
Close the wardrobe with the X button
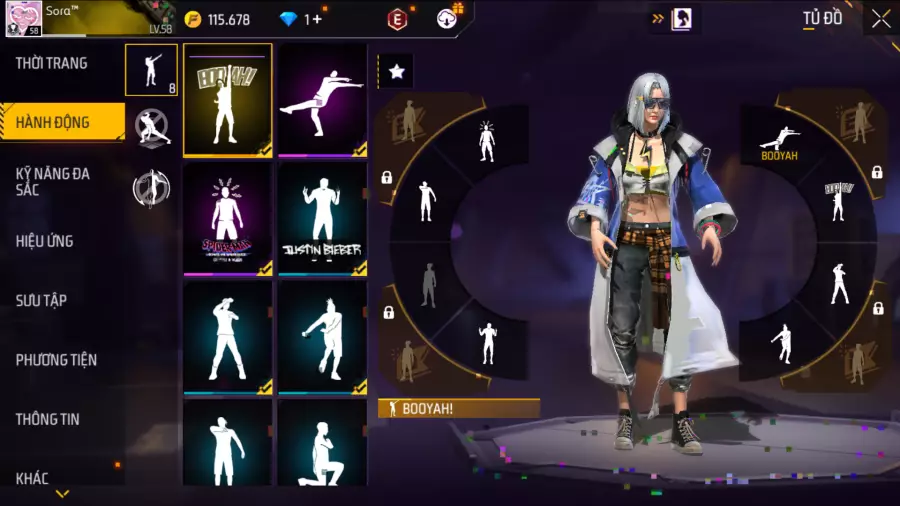click(880, 19)
